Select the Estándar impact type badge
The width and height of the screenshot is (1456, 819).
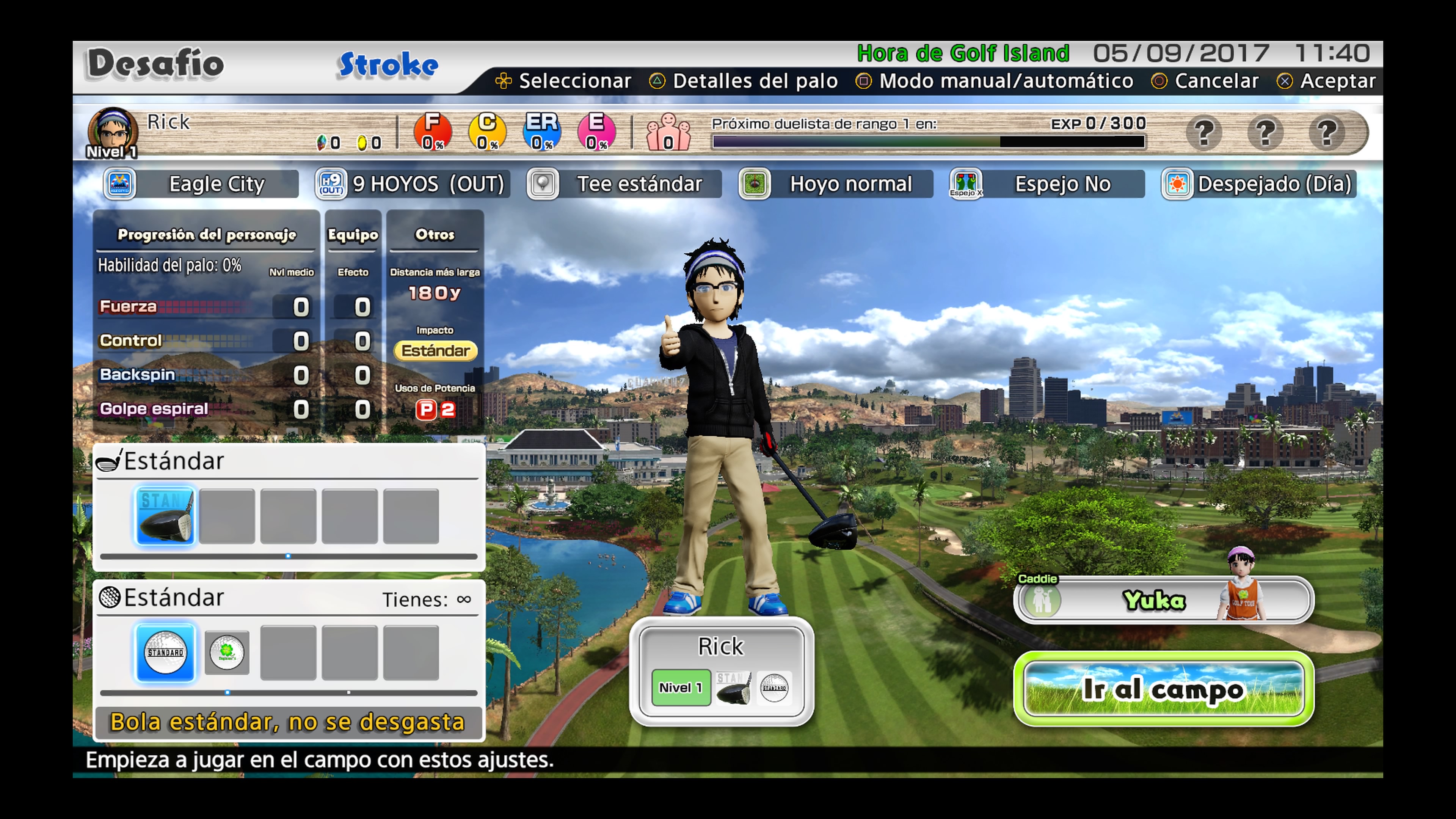435,350
